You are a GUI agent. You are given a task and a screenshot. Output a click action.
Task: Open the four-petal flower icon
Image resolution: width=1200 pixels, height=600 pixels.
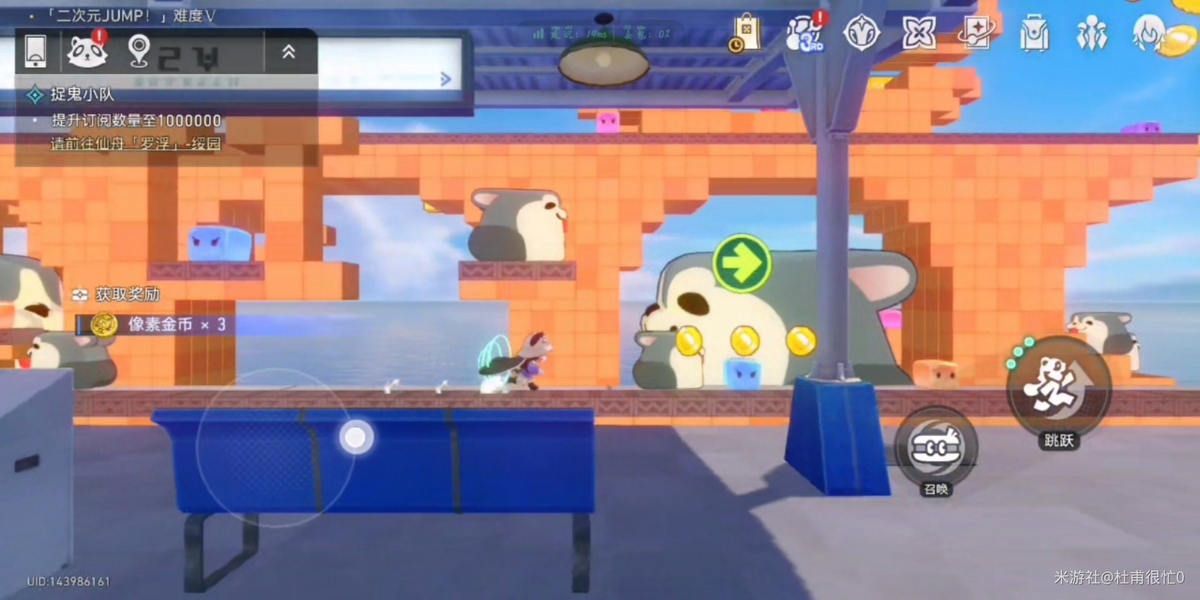pyautogui.click(x=919, y=32)
